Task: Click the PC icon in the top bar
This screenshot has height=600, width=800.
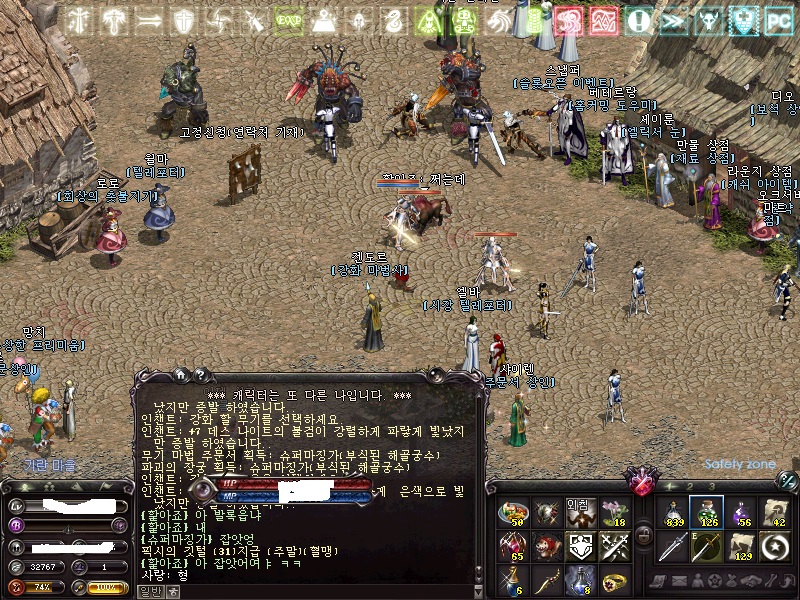Action: click(x=778, y=20)
